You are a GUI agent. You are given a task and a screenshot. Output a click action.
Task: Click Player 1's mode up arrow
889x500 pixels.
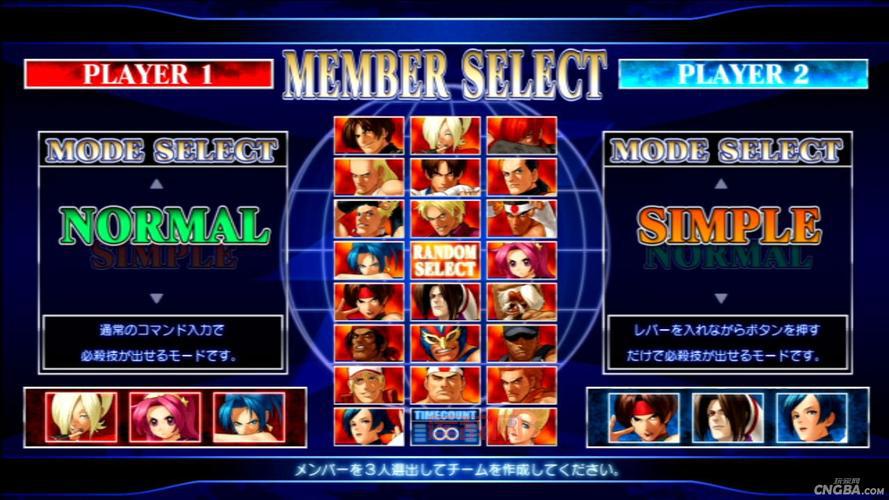tap(154, 184)
